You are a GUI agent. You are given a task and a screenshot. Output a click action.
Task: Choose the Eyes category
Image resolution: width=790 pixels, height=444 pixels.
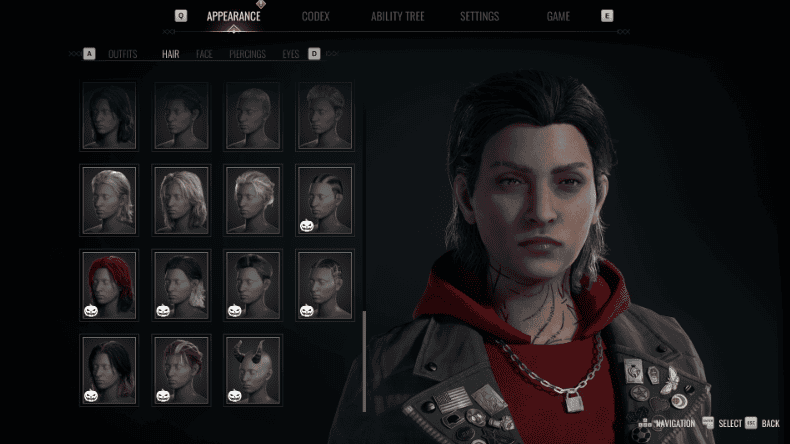coord(291,54)
